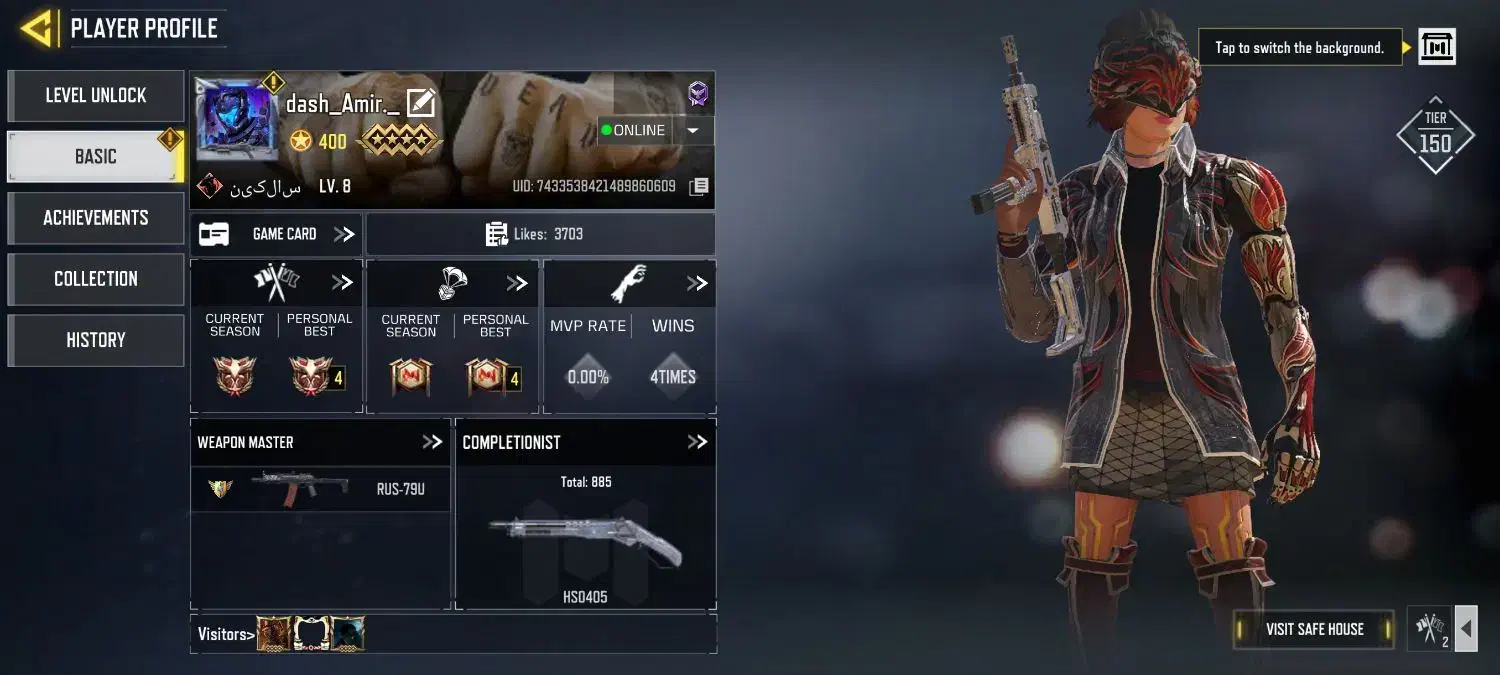Expand the Weapon Master panel
The height and width of the screenshot is (675, 1500).
tap(432, 442)
